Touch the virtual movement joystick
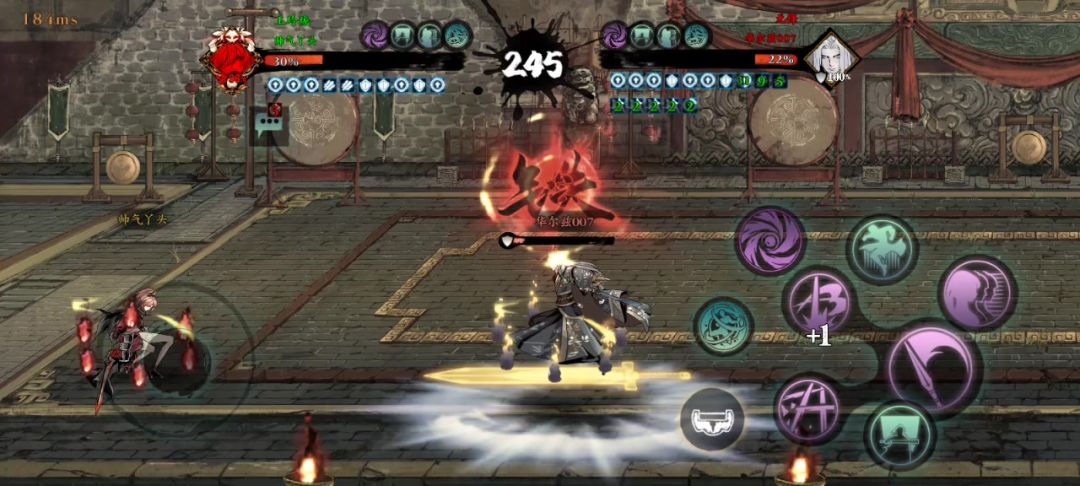 coord(165,357)
